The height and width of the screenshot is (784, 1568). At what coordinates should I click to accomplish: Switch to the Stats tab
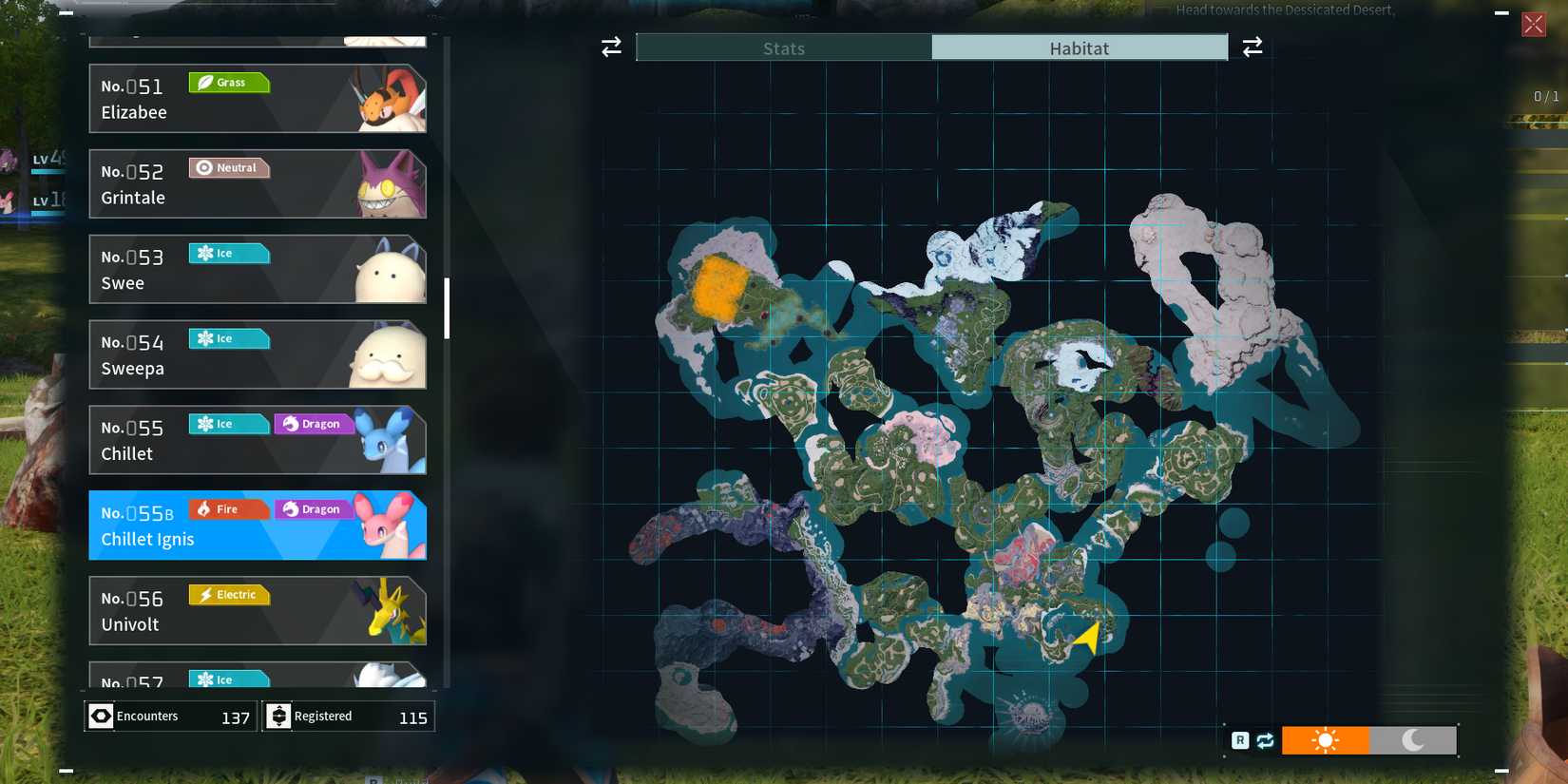pos(782,48)
